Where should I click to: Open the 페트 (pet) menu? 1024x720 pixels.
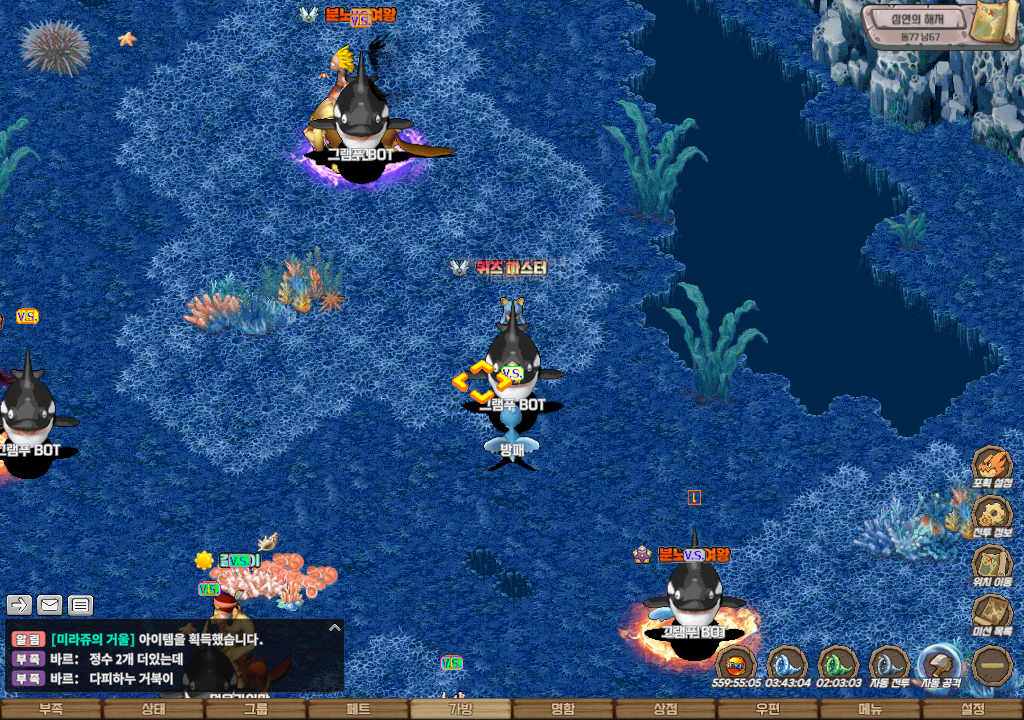358,709
